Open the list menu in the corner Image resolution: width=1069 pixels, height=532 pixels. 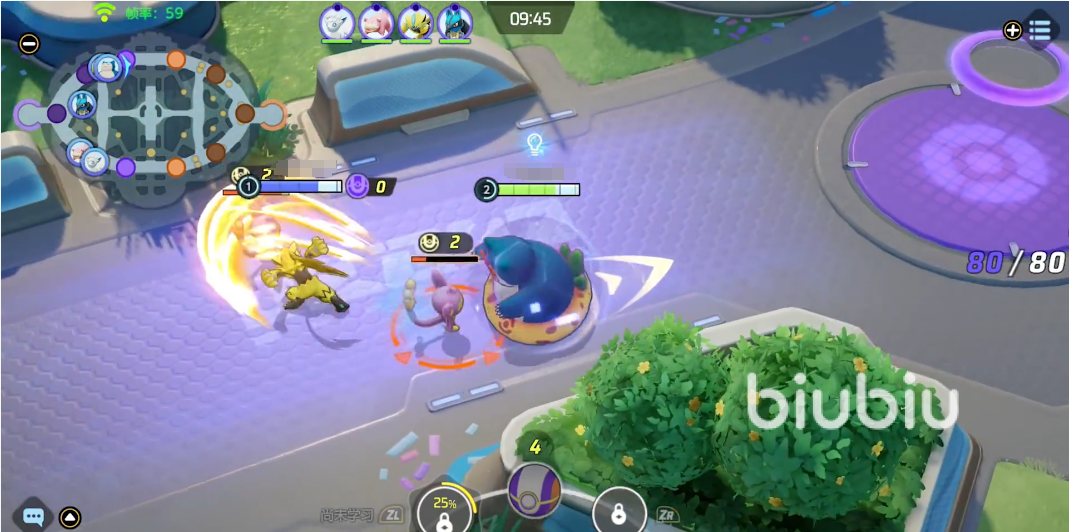tap(1041, 29)
